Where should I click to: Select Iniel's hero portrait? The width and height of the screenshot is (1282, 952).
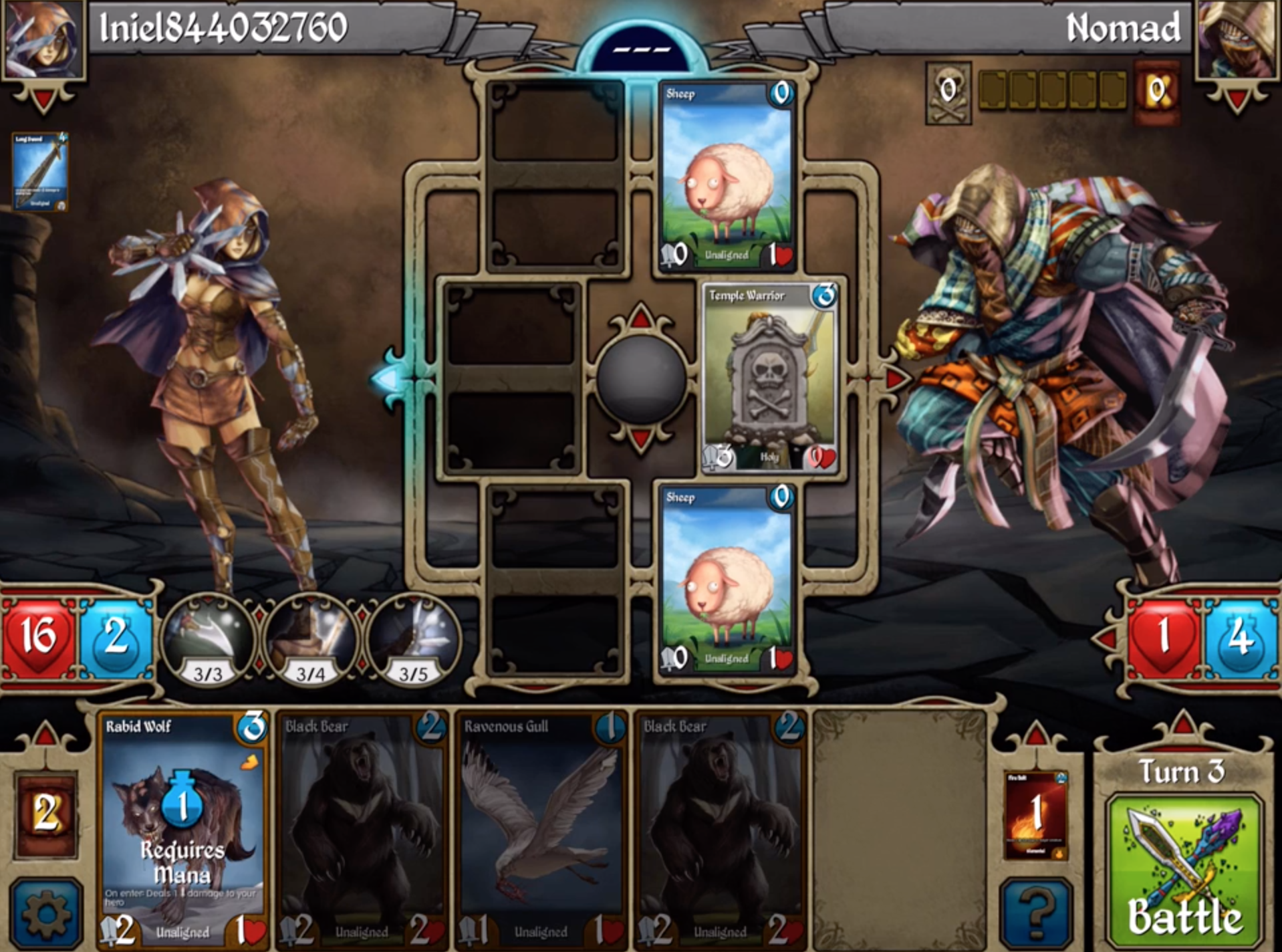(44, 40)
